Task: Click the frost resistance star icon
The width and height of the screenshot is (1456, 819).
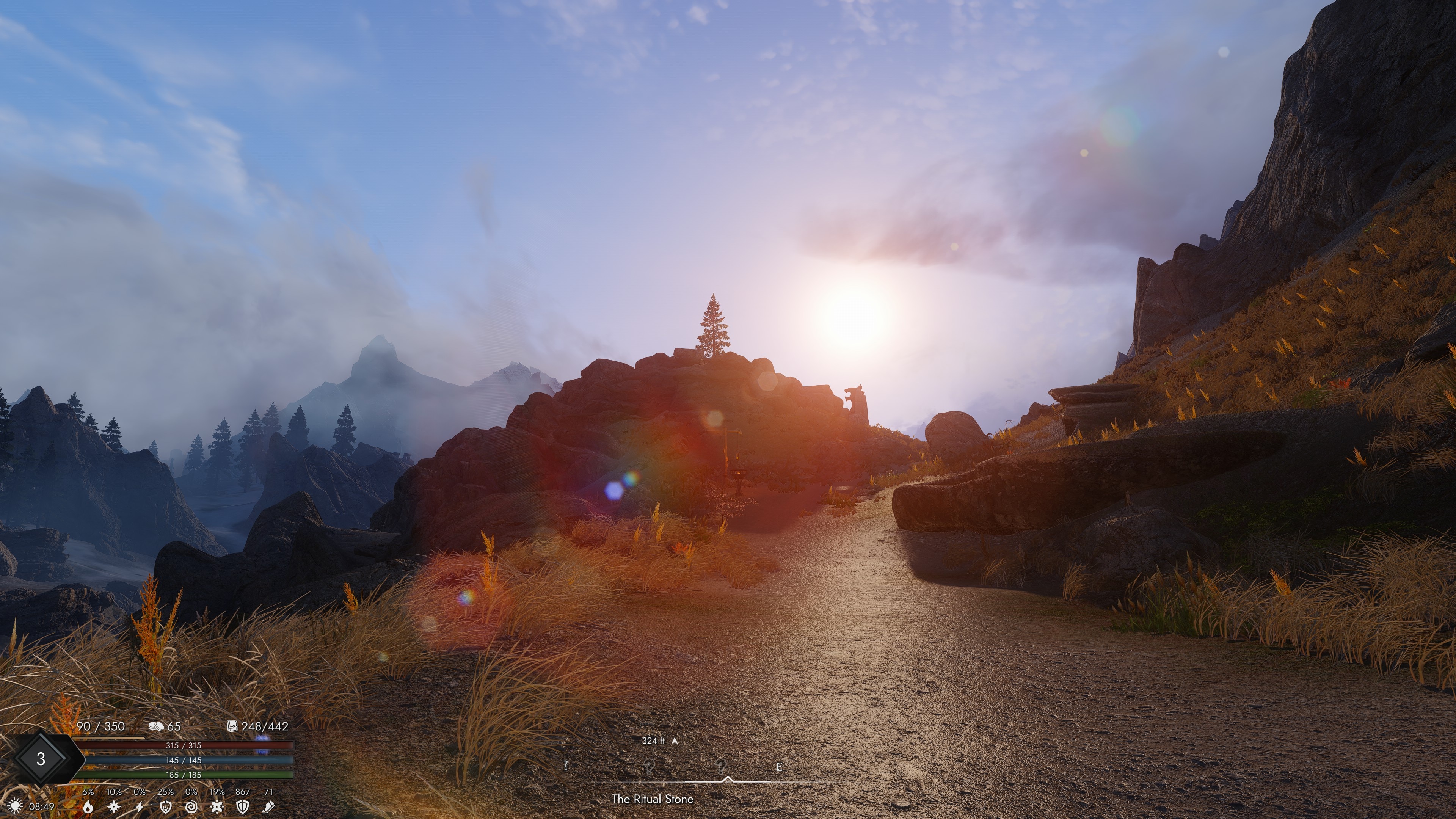Action: pos(114,806)
